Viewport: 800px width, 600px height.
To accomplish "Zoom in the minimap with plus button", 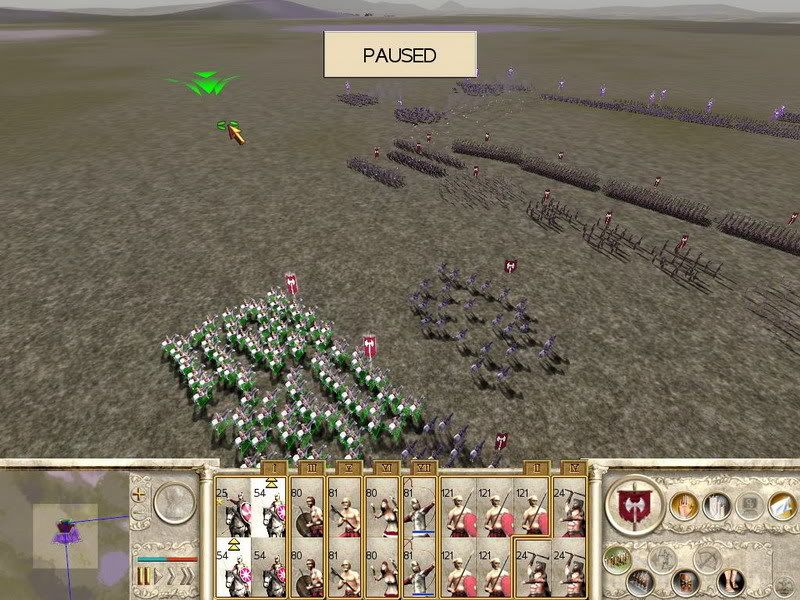I will coord(138,494).
